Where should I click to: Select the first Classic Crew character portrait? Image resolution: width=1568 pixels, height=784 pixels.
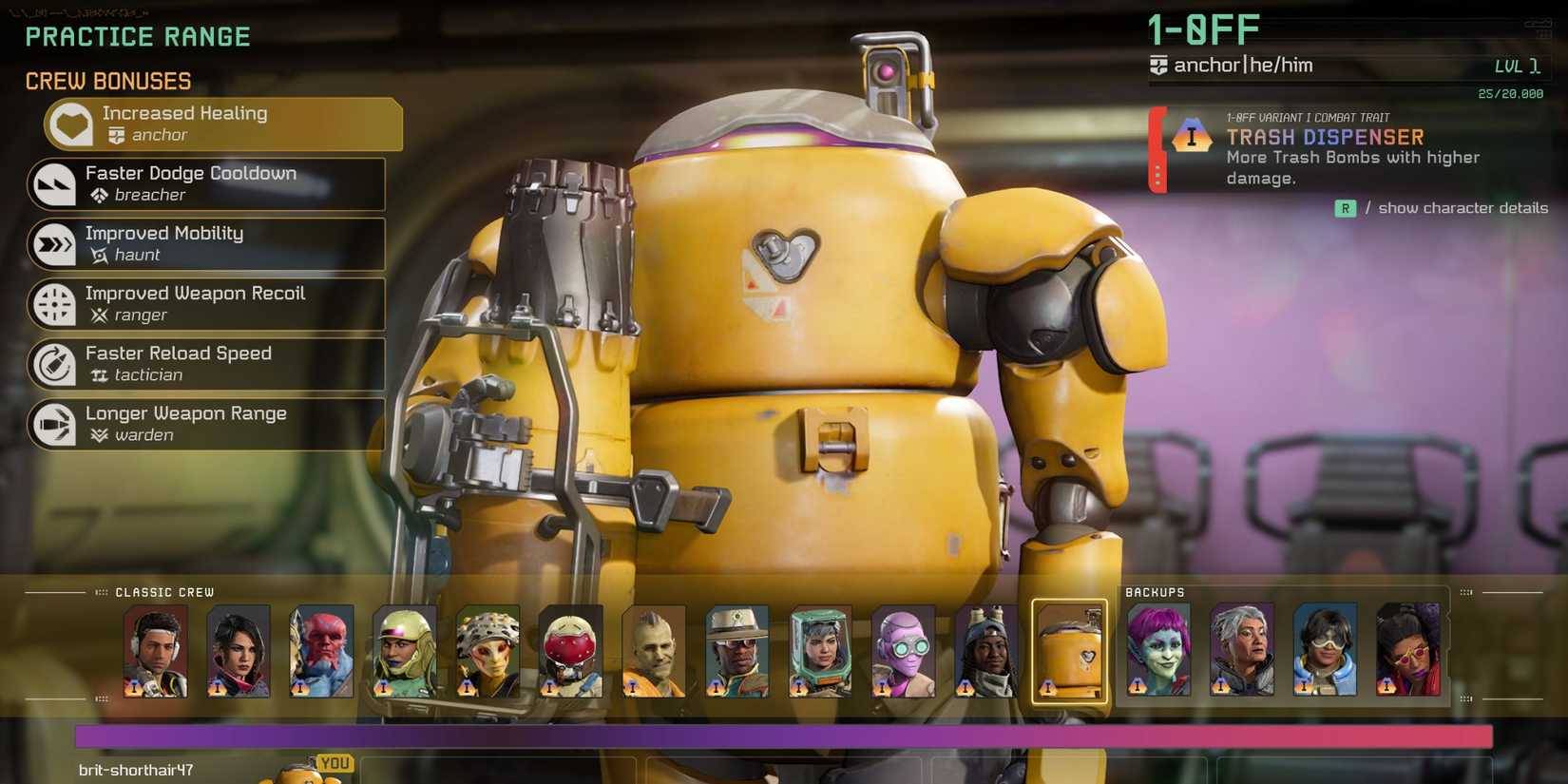(x=155, y=651)
